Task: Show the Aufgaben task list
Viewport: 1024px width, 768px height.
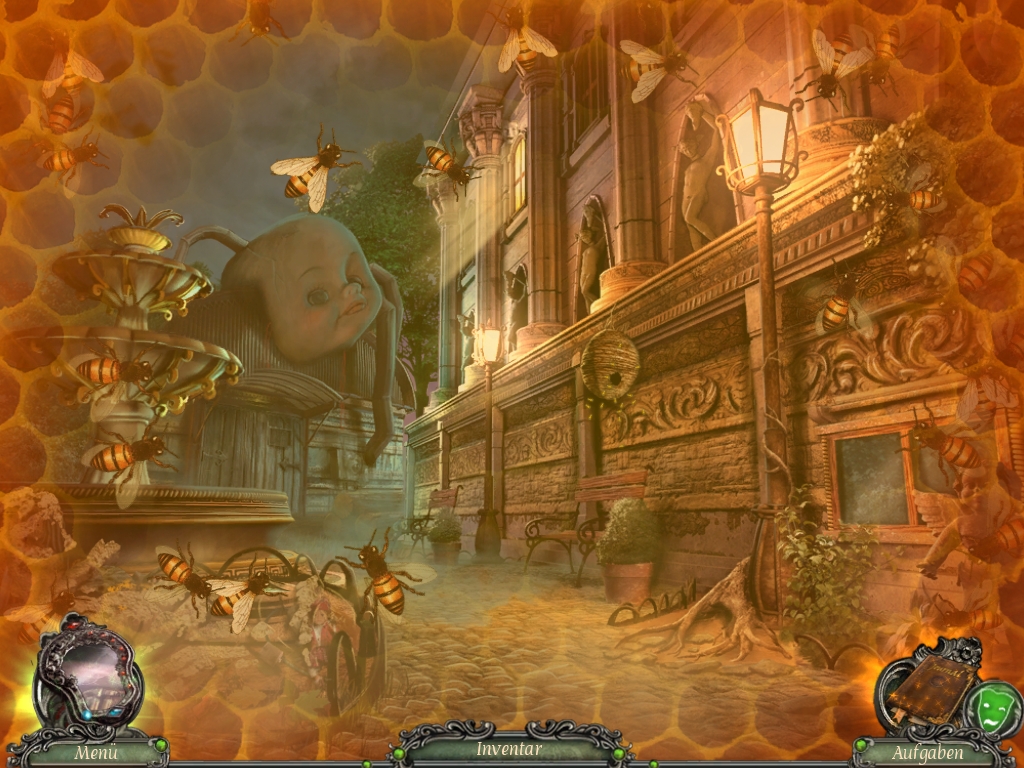Action: point(930,752)
